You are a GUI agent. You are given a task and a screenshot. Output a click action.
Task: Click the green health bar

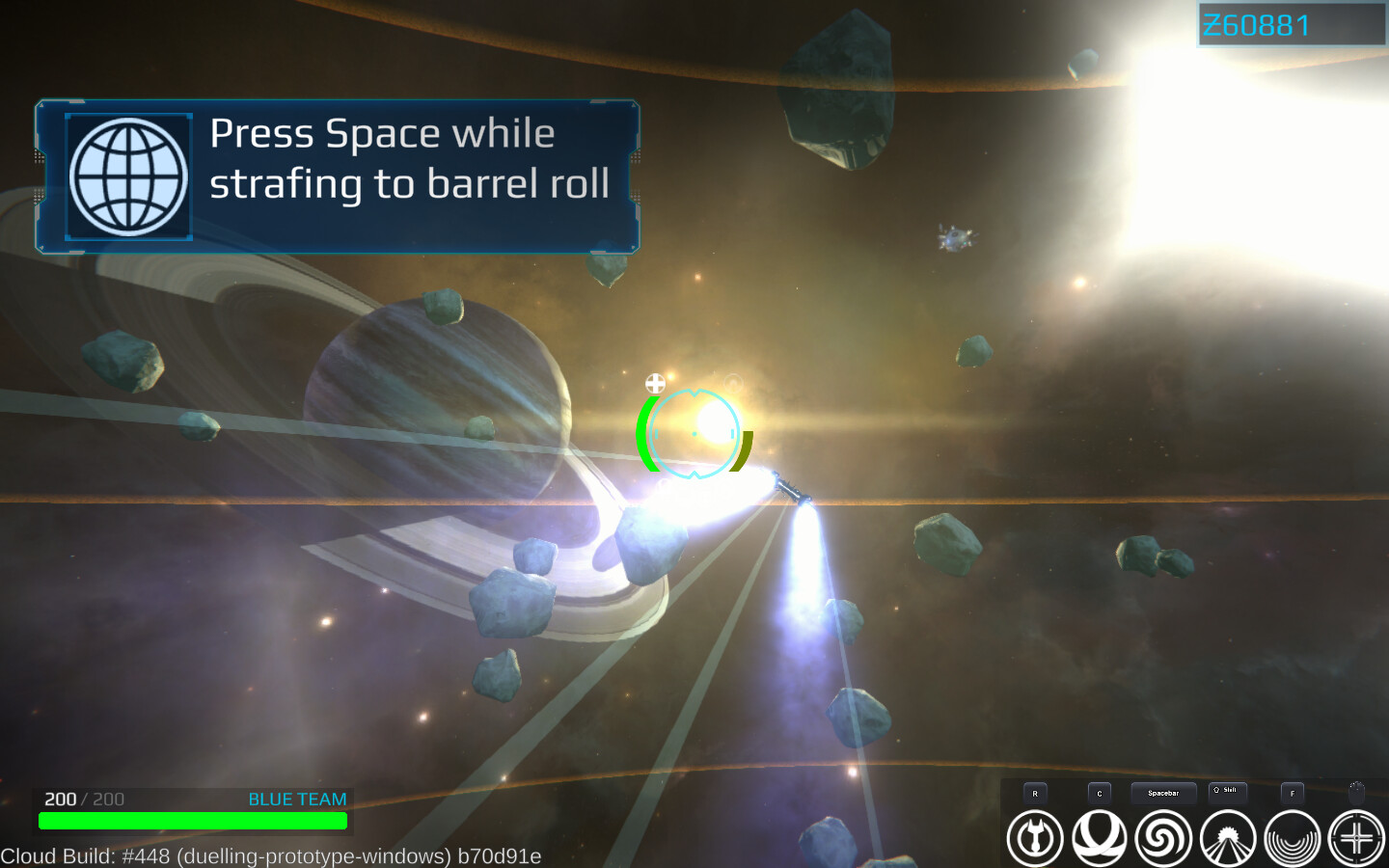(x=193, y=821)
